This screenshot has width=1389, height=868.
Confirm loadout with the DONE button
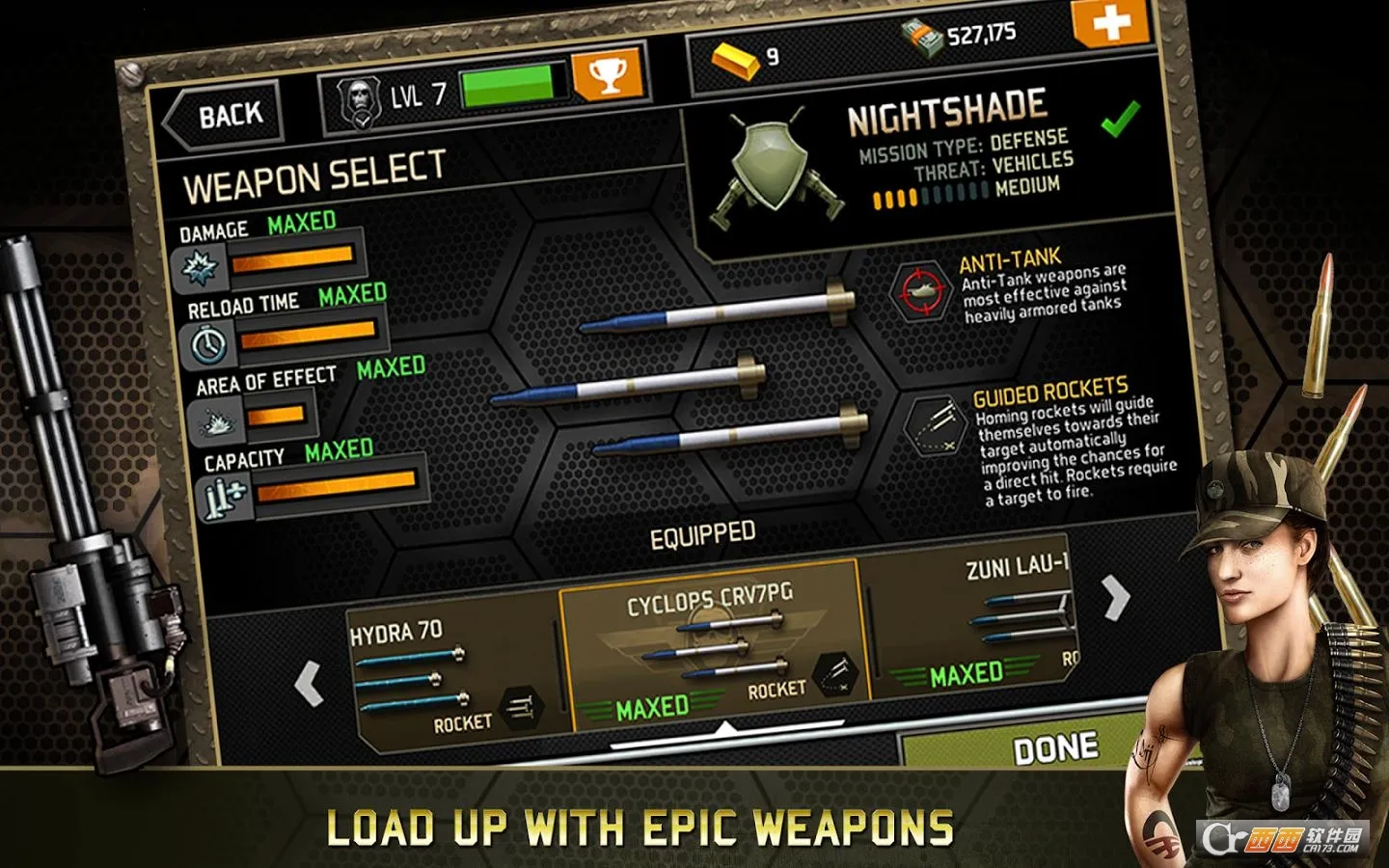1054,747
